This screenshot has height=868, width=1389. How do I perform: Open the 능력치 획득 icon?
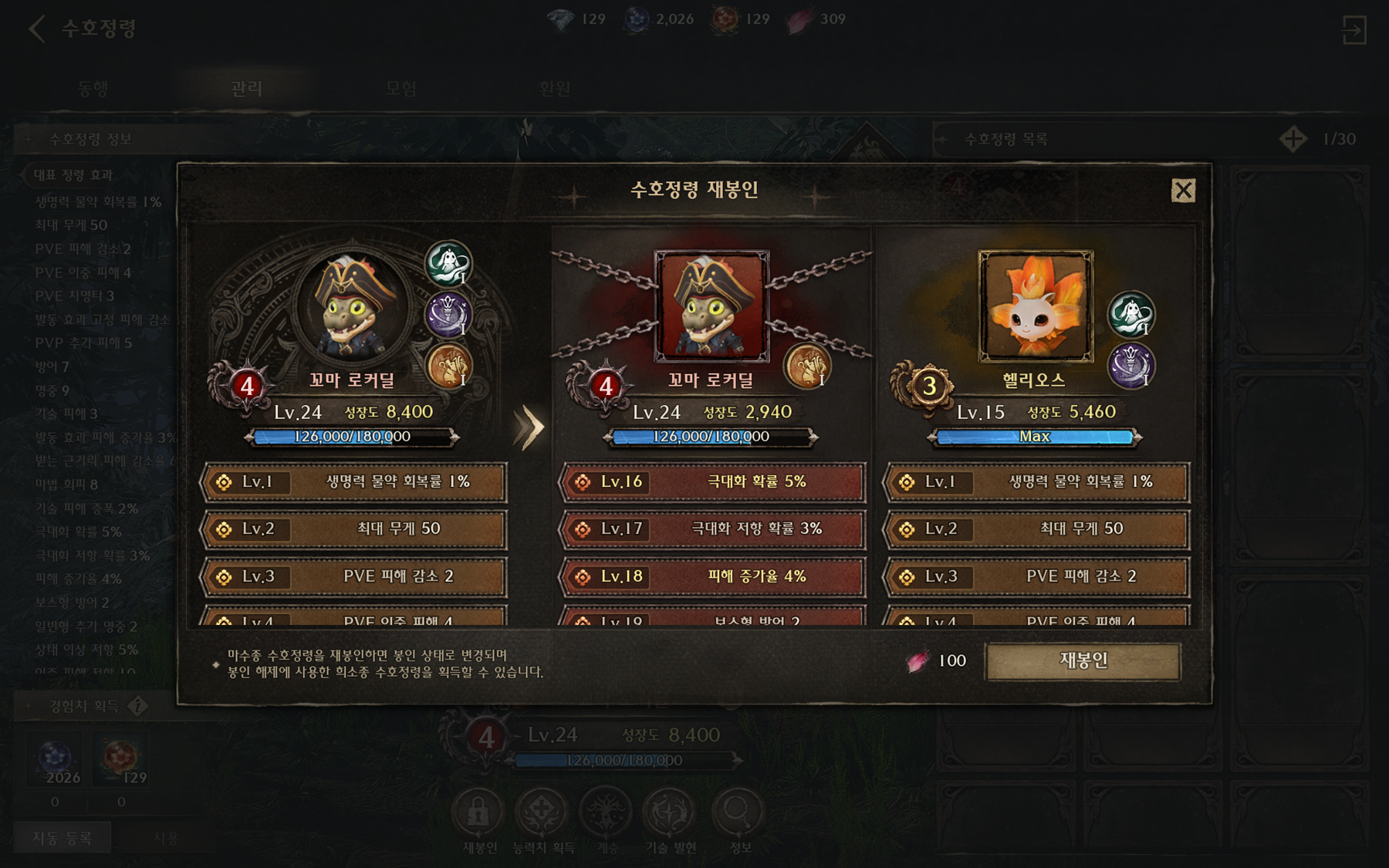(542, 812)
